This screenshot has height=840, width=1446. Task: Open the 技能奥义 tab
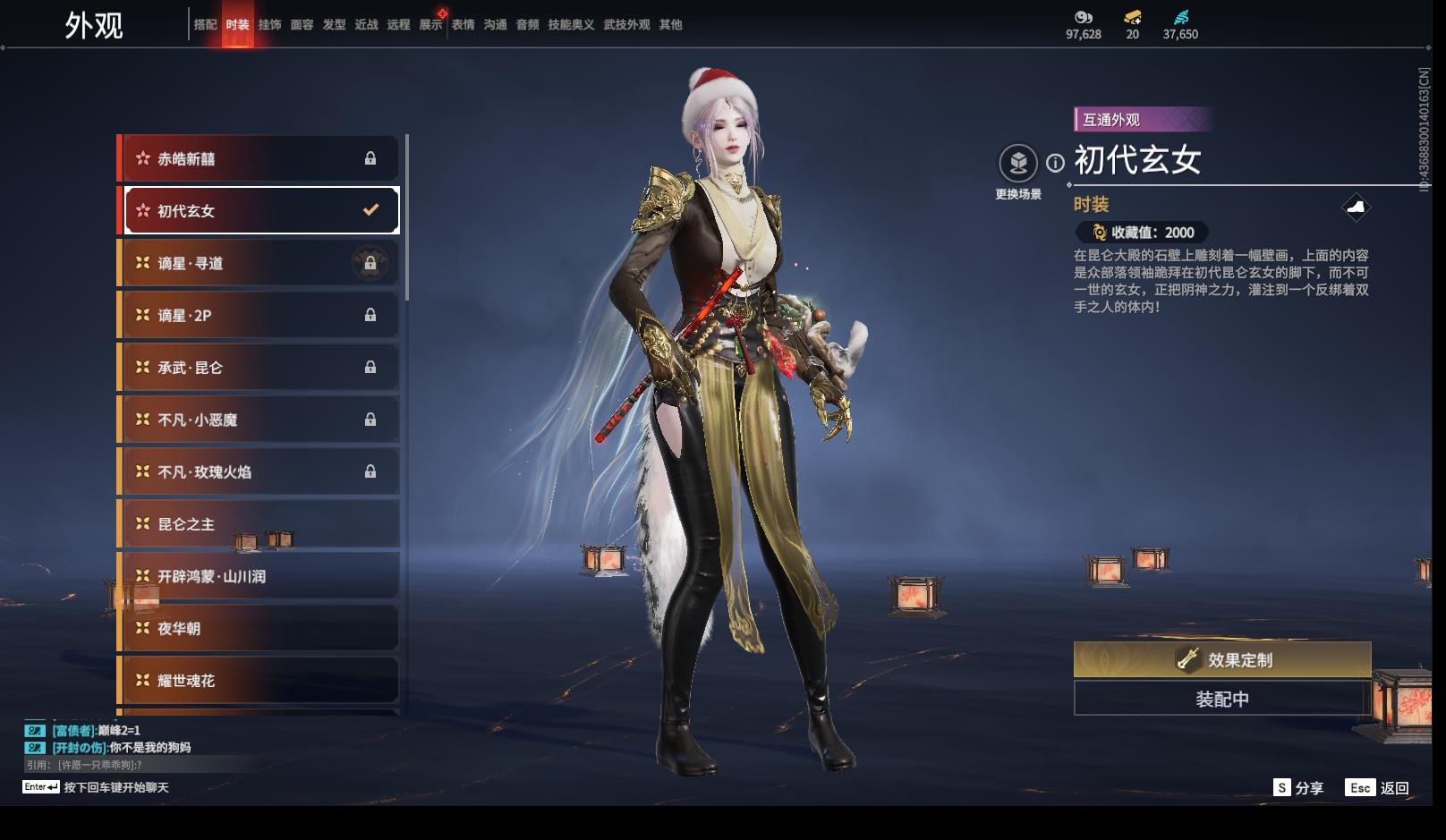[571, 25]
